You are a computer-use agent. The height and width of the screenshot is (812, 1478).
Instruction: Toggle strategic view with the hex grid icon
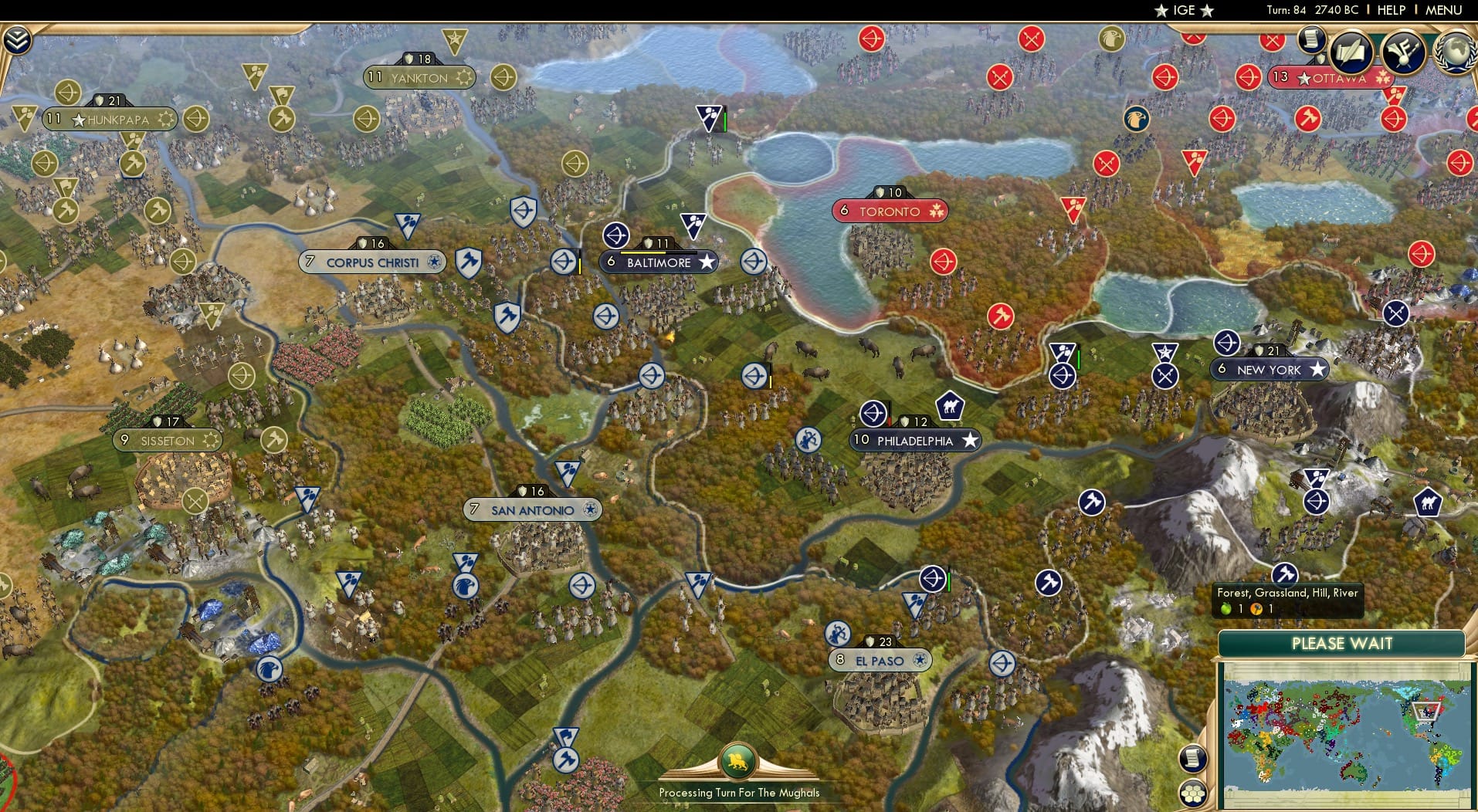pos(1193,793)
